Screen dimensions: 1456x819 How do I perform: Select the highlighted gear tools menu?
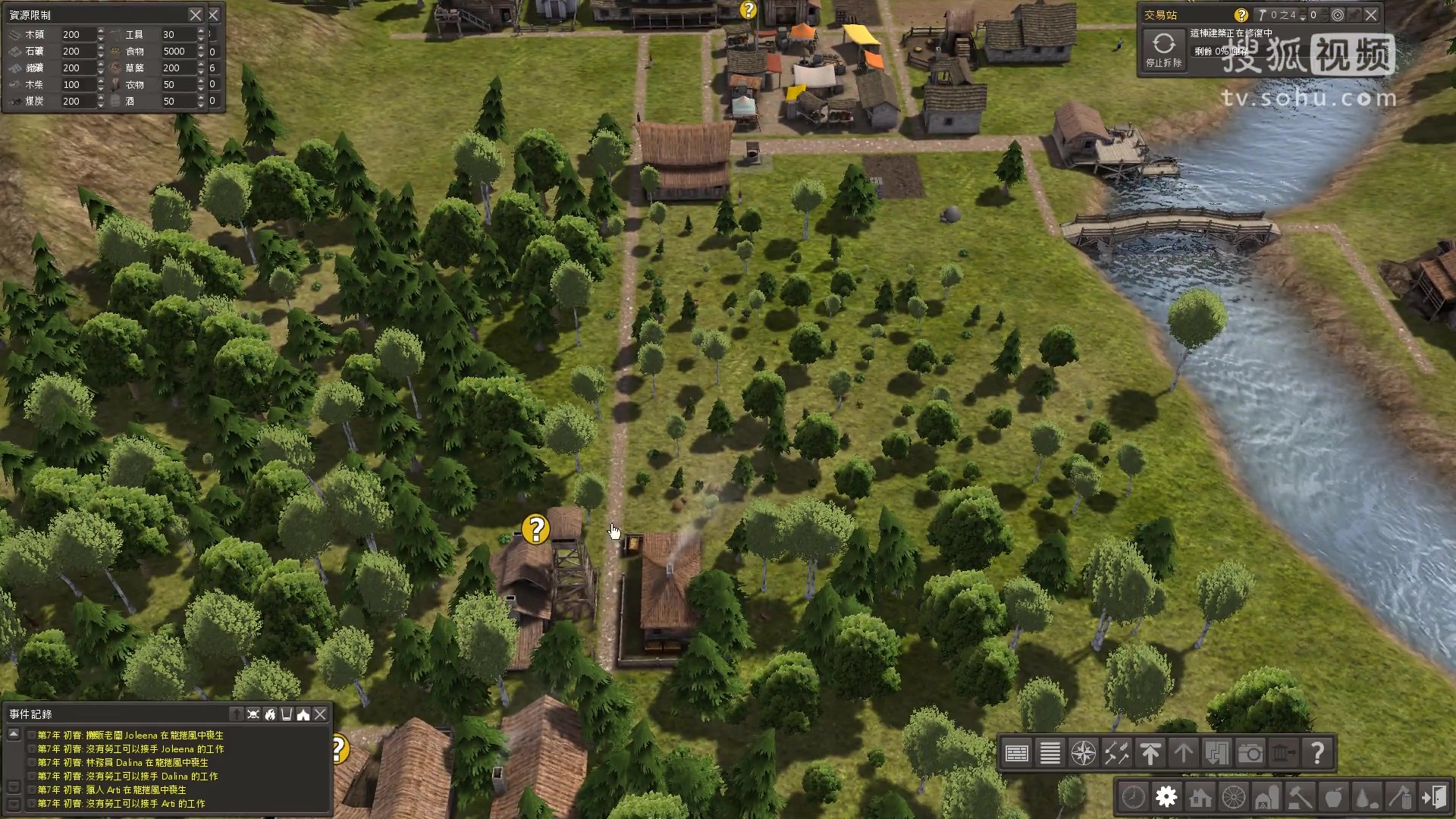click(1166, 797)
